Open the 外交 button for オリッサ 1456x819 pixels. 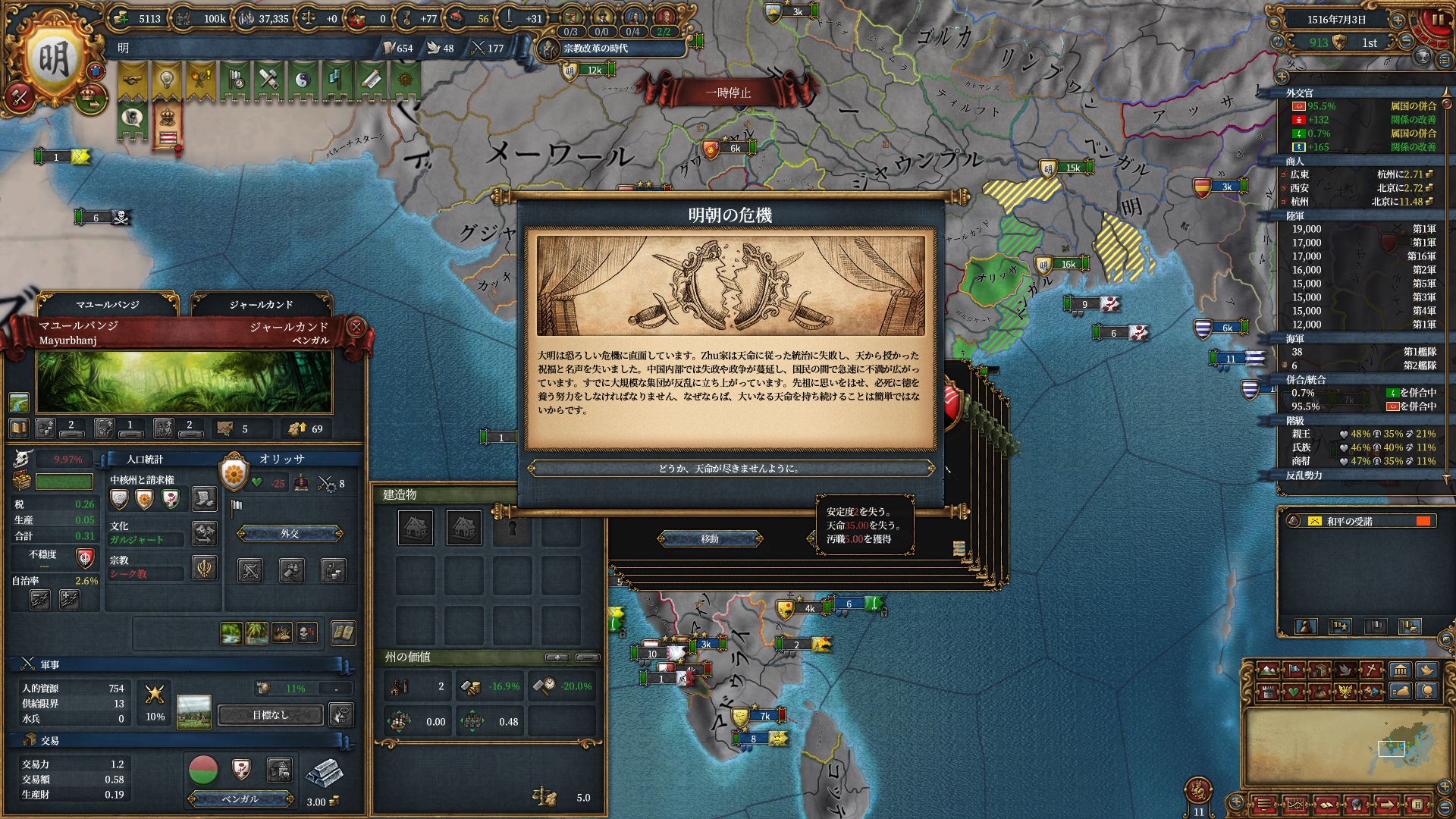coord(290,534)
